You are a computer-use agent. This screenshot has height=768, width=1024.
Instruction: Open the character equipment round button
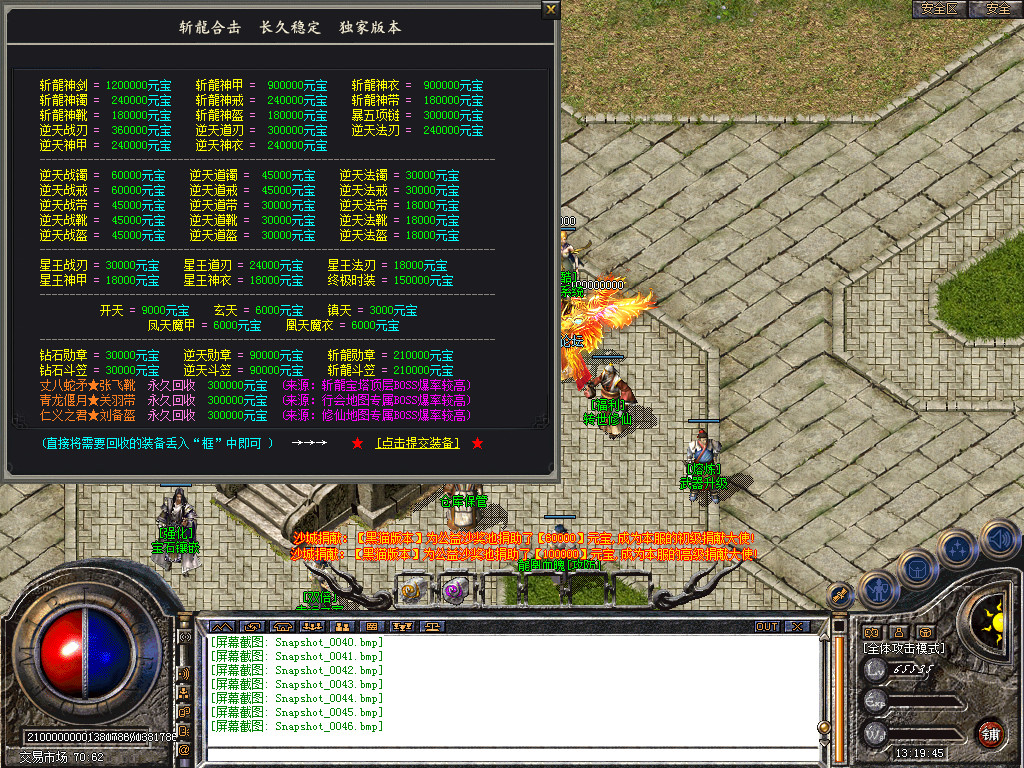click(879, 588)
